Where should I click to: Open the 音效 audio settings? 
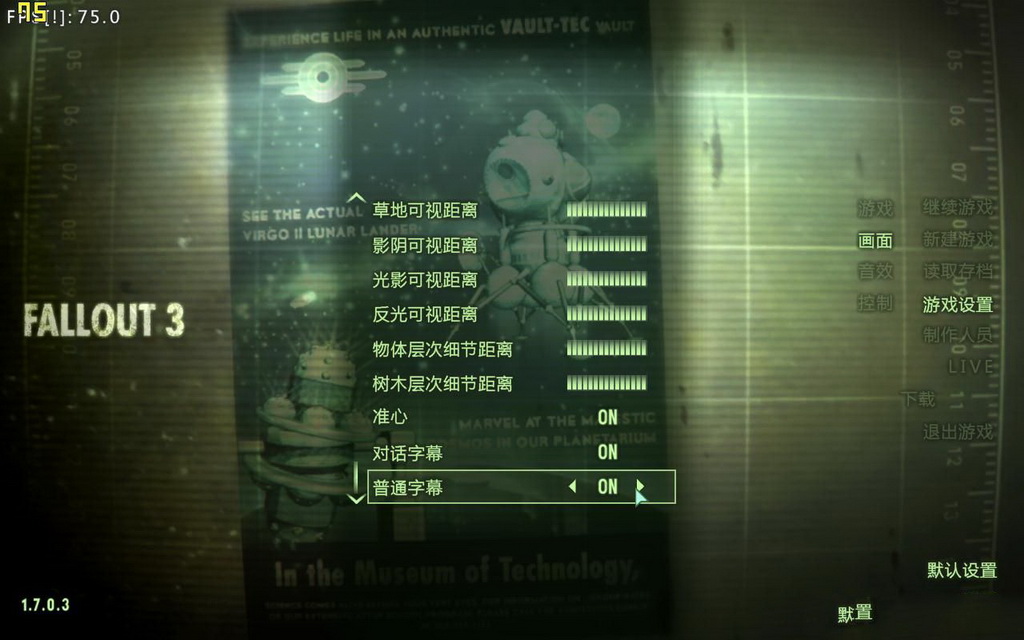875,272
